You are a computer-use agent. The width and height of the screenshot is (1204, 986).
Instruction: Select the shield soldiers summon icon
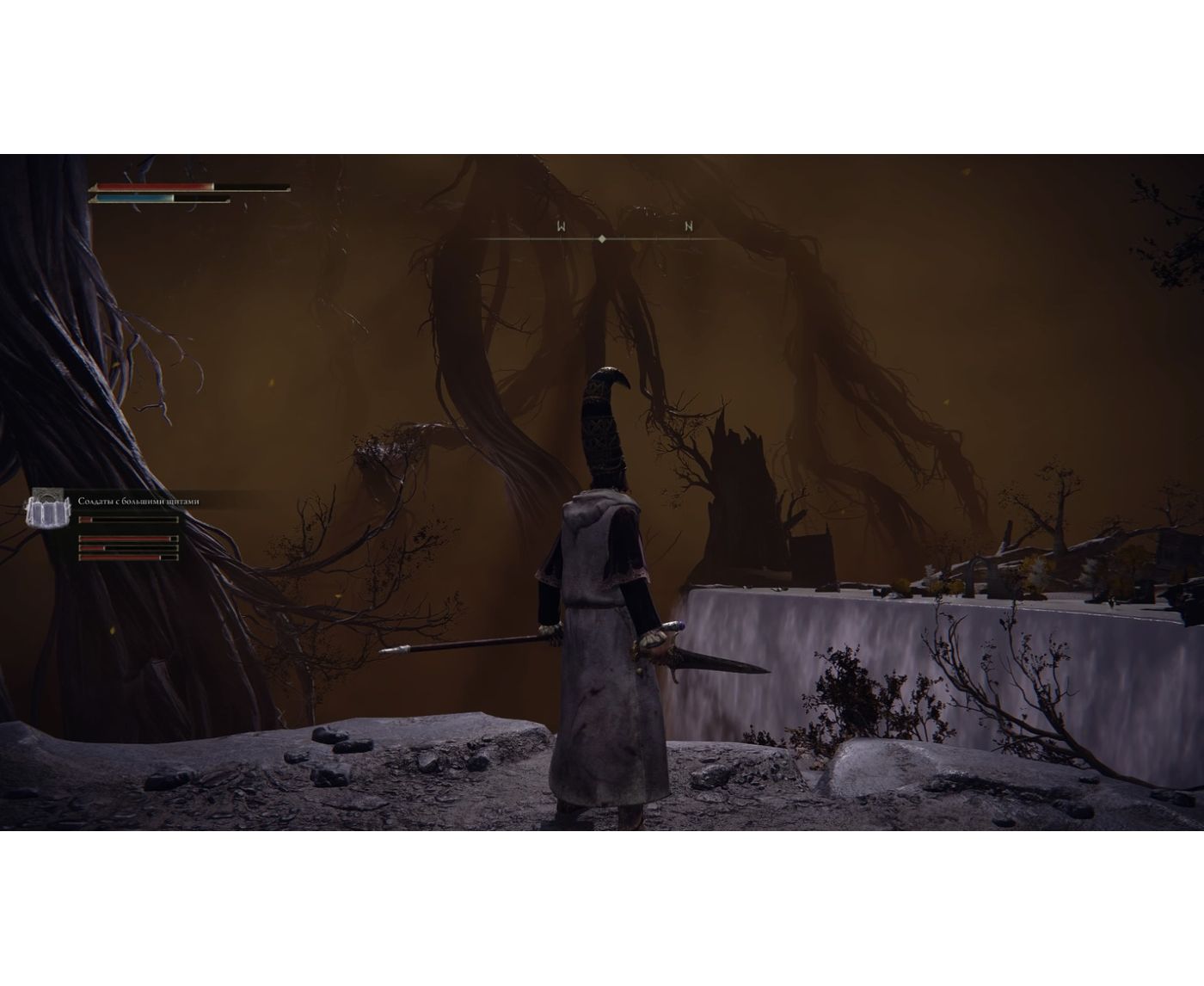point(48,508)
